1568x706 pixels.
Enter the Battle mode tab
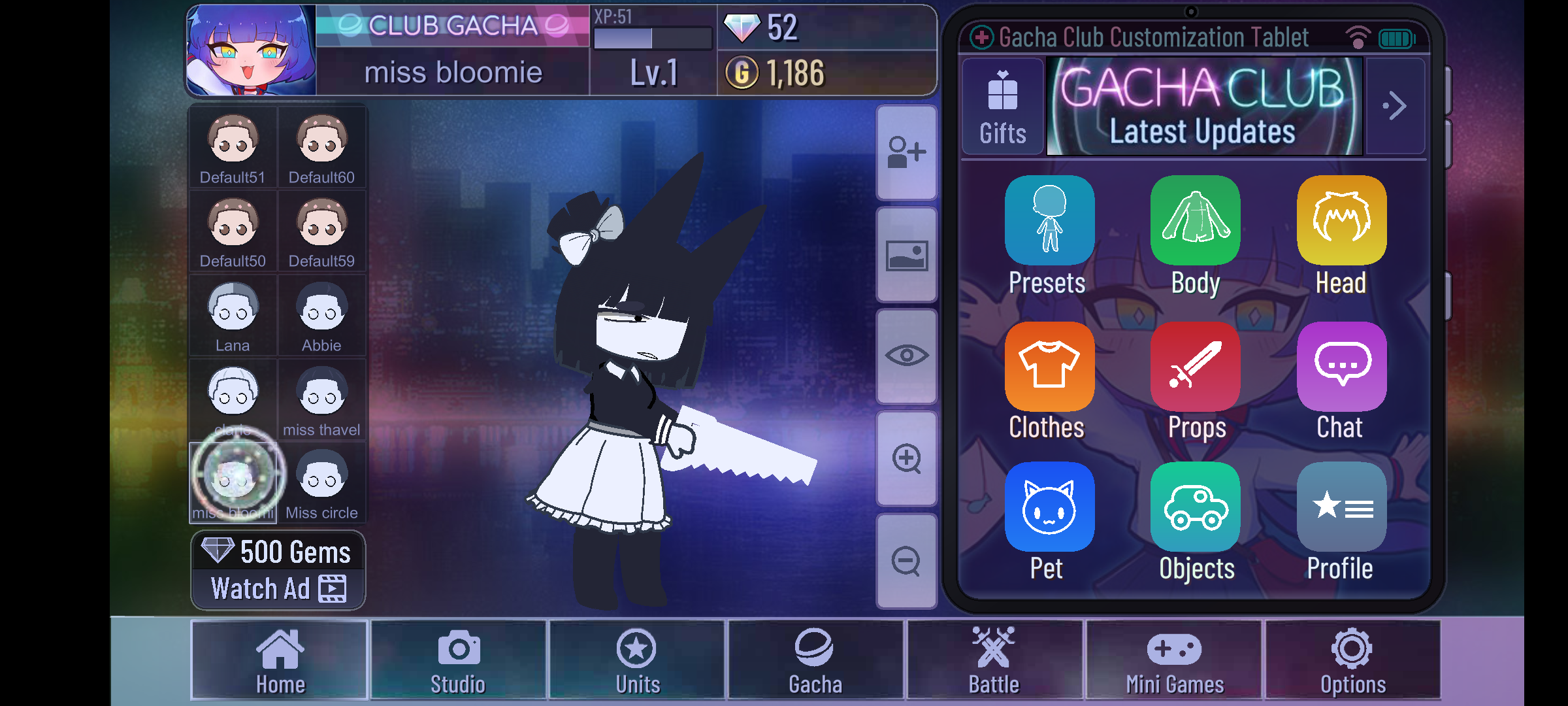click(x=994, y=660)
